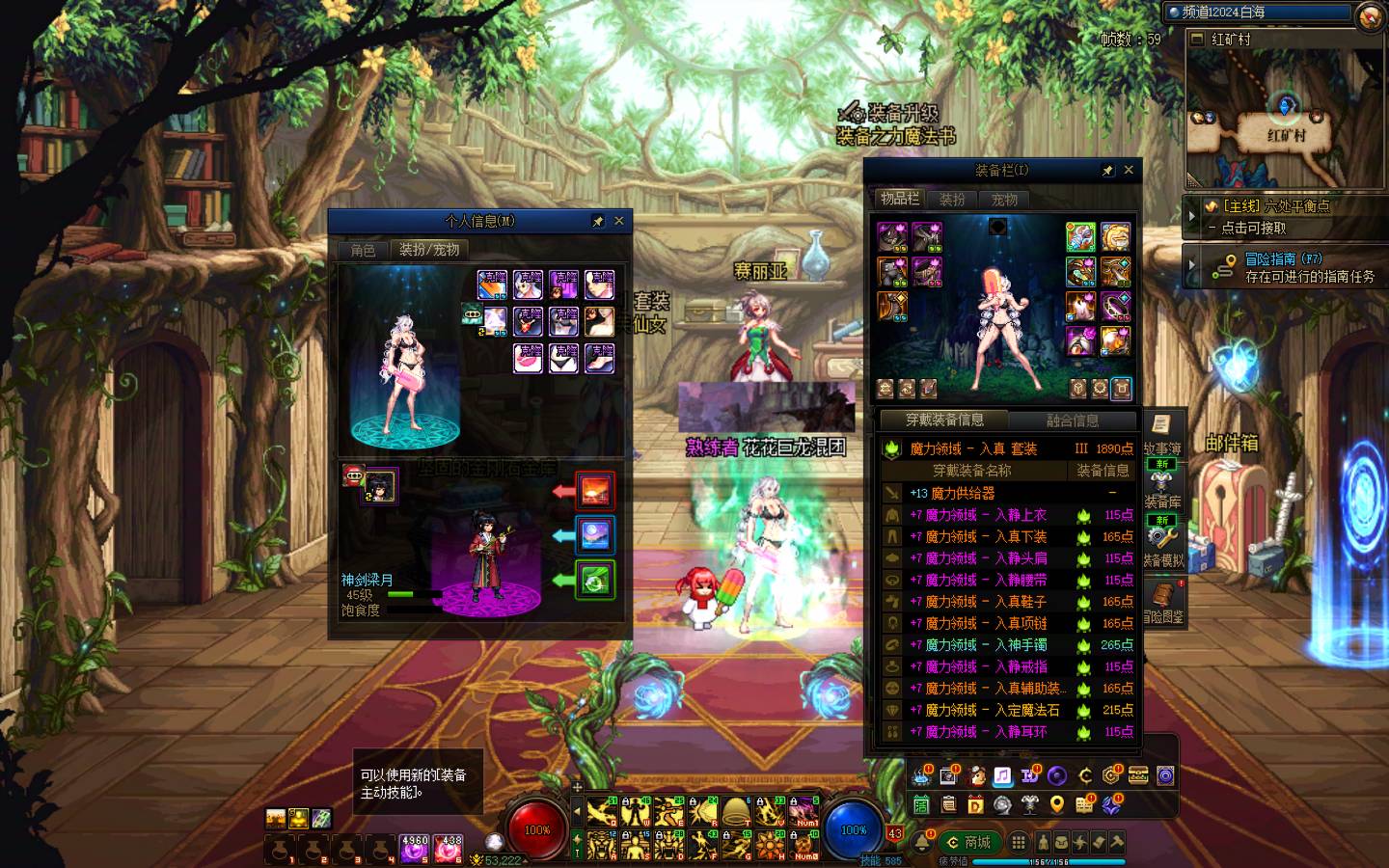1389x868 pixels.
Task: Activate the red sunset pet skill icon
Action: [x=595, y=491]
